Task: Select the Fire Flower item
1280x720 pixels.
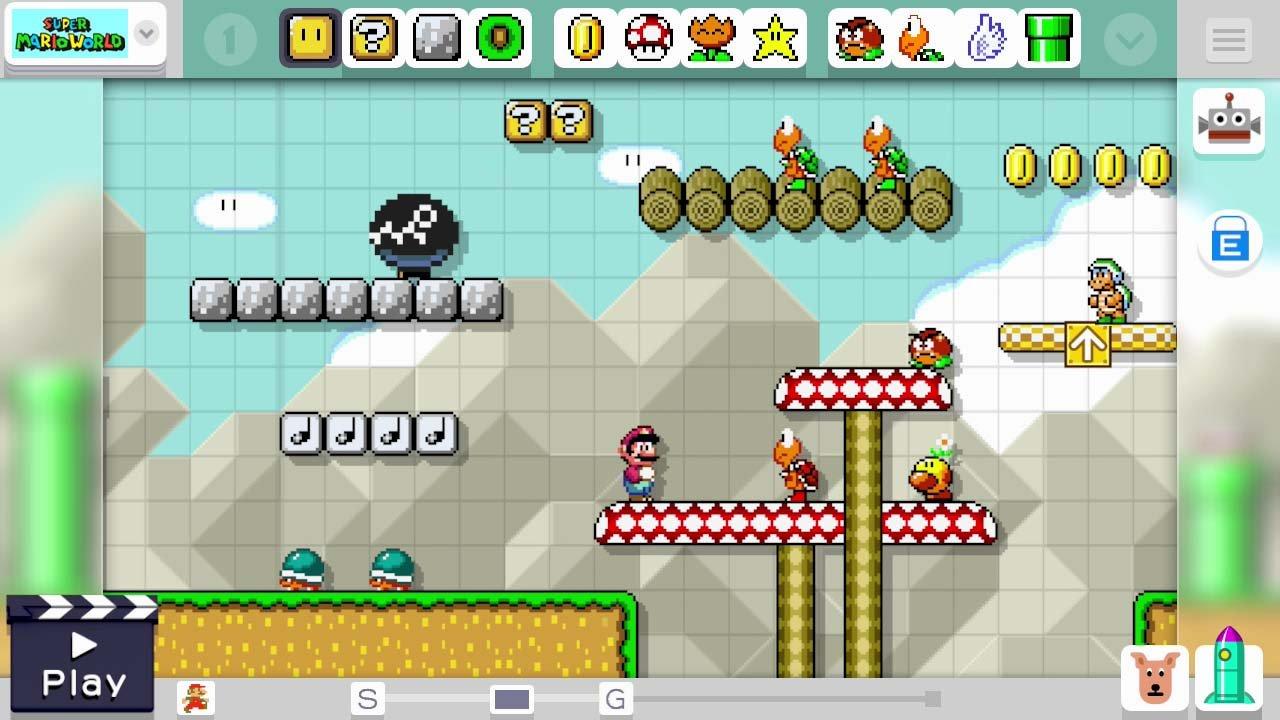Action: click(x=712, y=39)
